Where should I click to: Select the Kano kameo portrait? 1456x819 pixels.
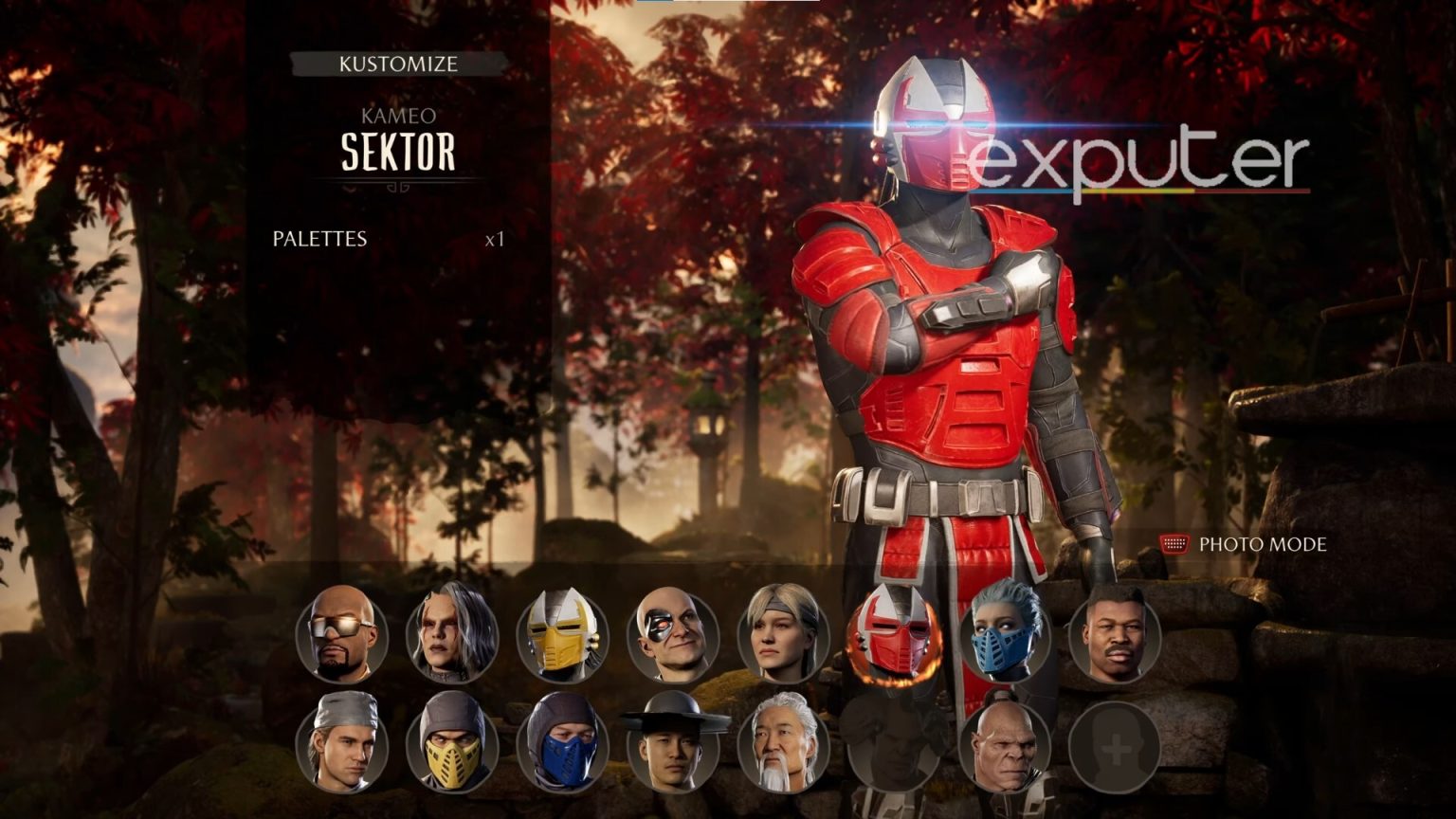[x=673, y=638]
